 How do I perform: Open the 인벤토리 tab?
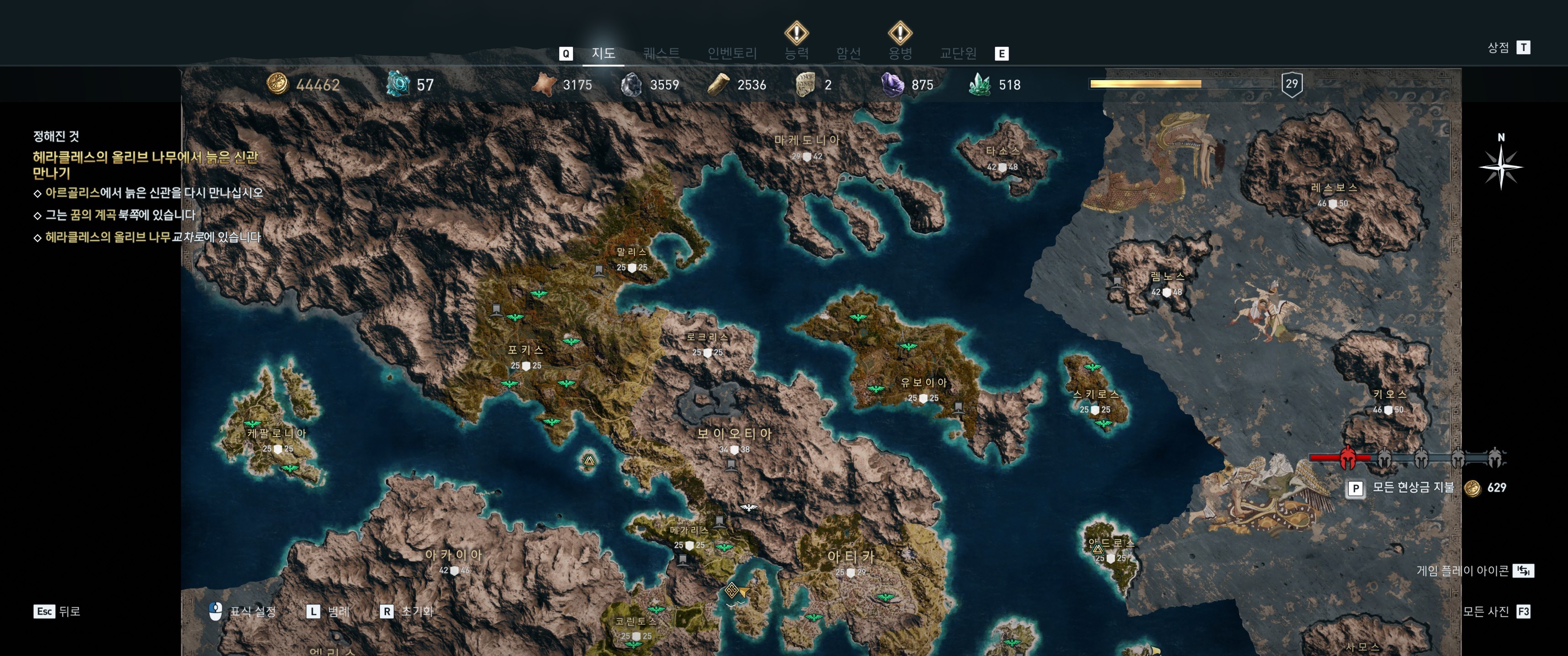tap(732, 54)
